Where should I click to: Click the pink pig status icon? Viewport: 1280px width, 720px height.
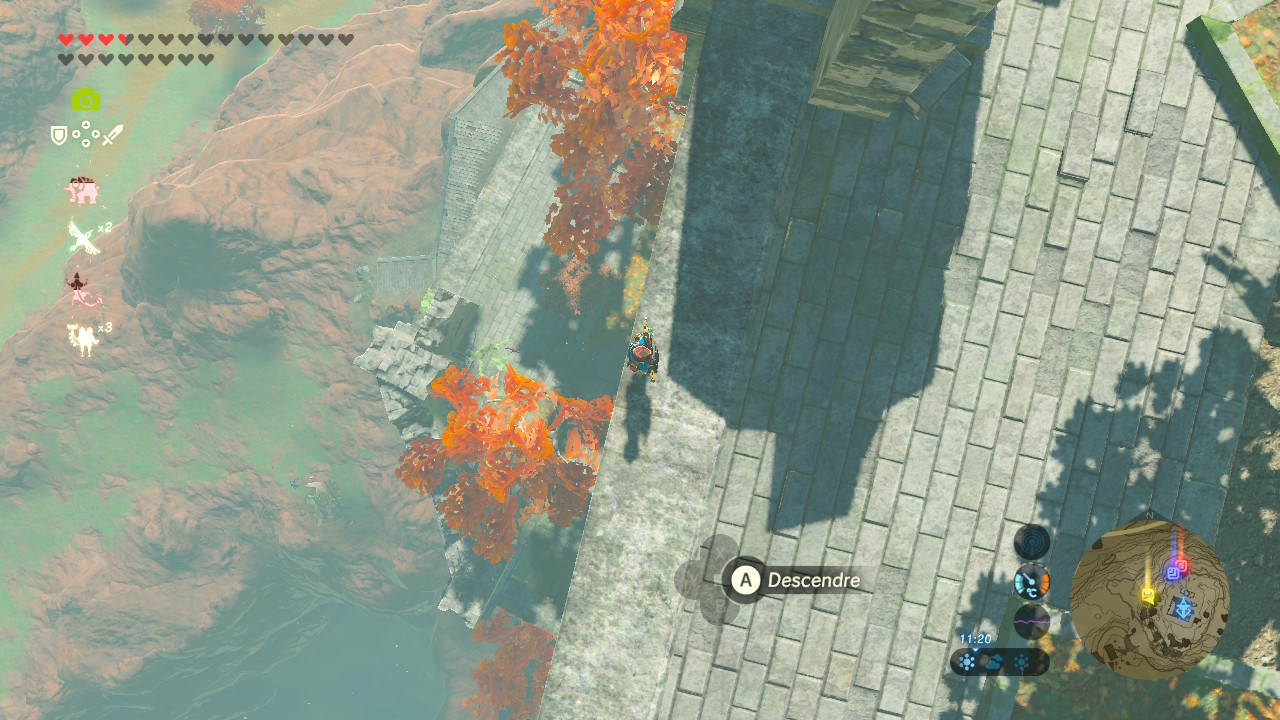[82, 190]
